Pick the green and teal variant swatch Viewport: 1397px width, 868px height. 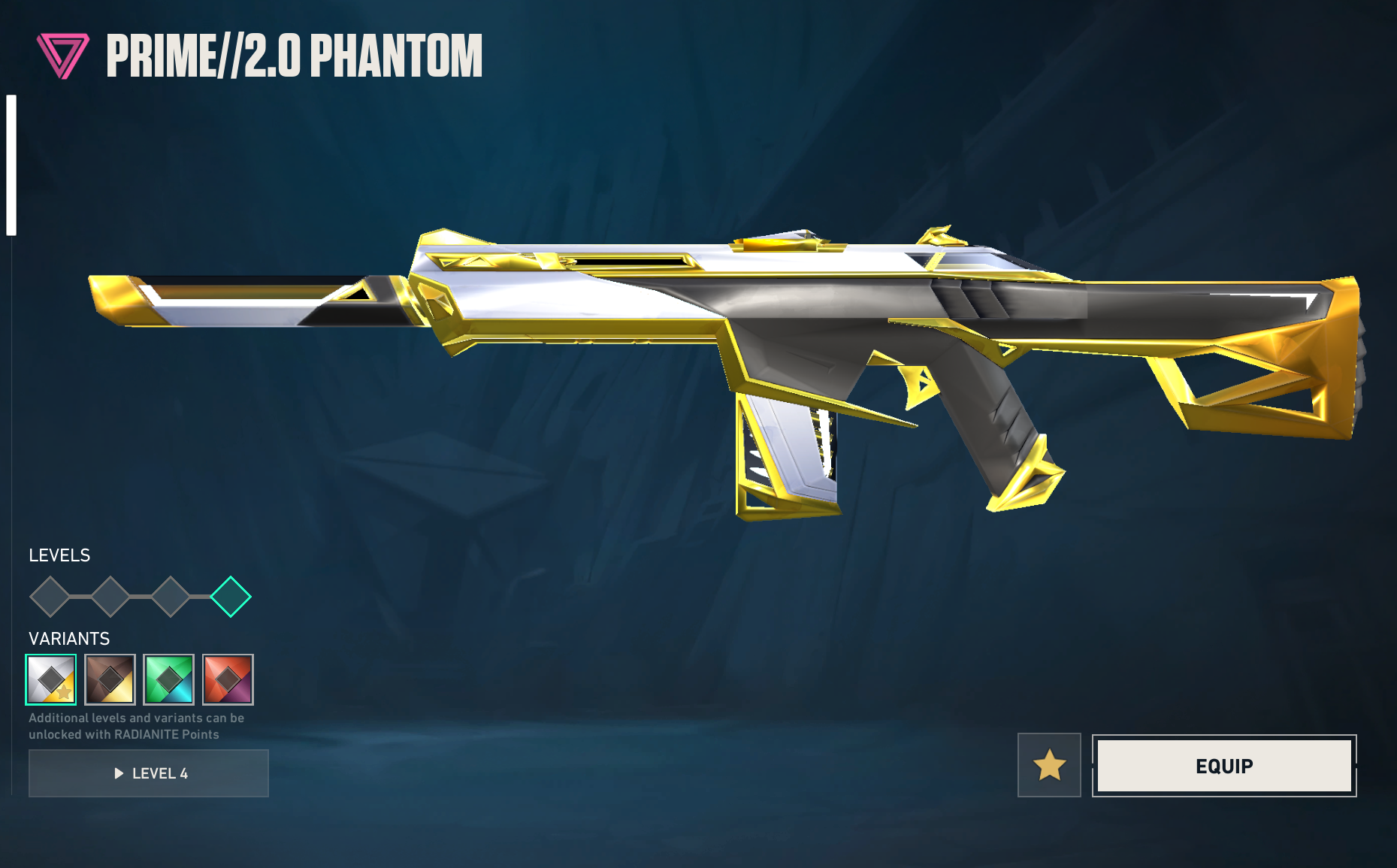pyautogui.click(x=169, y=679)
